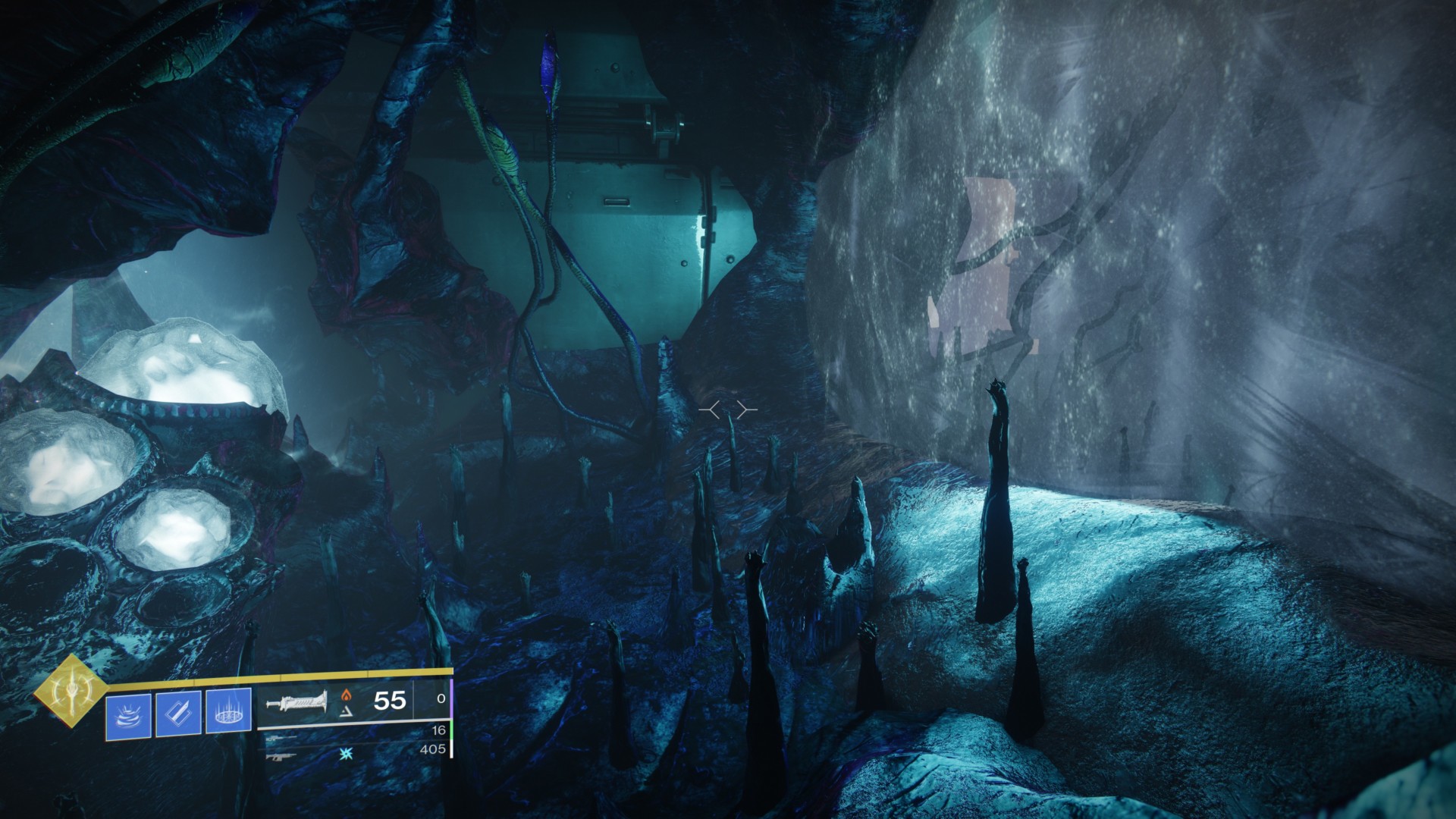Select the equipped auto rifle weapon icon
1456x819 pixels.
tap(297, 703)
